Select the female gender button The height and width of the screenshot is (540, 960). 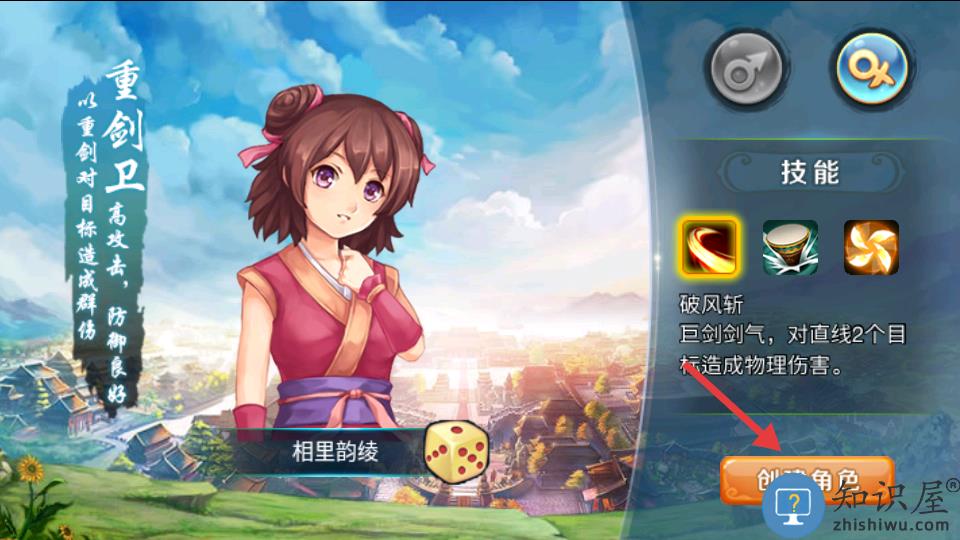(x=872, y=68)
